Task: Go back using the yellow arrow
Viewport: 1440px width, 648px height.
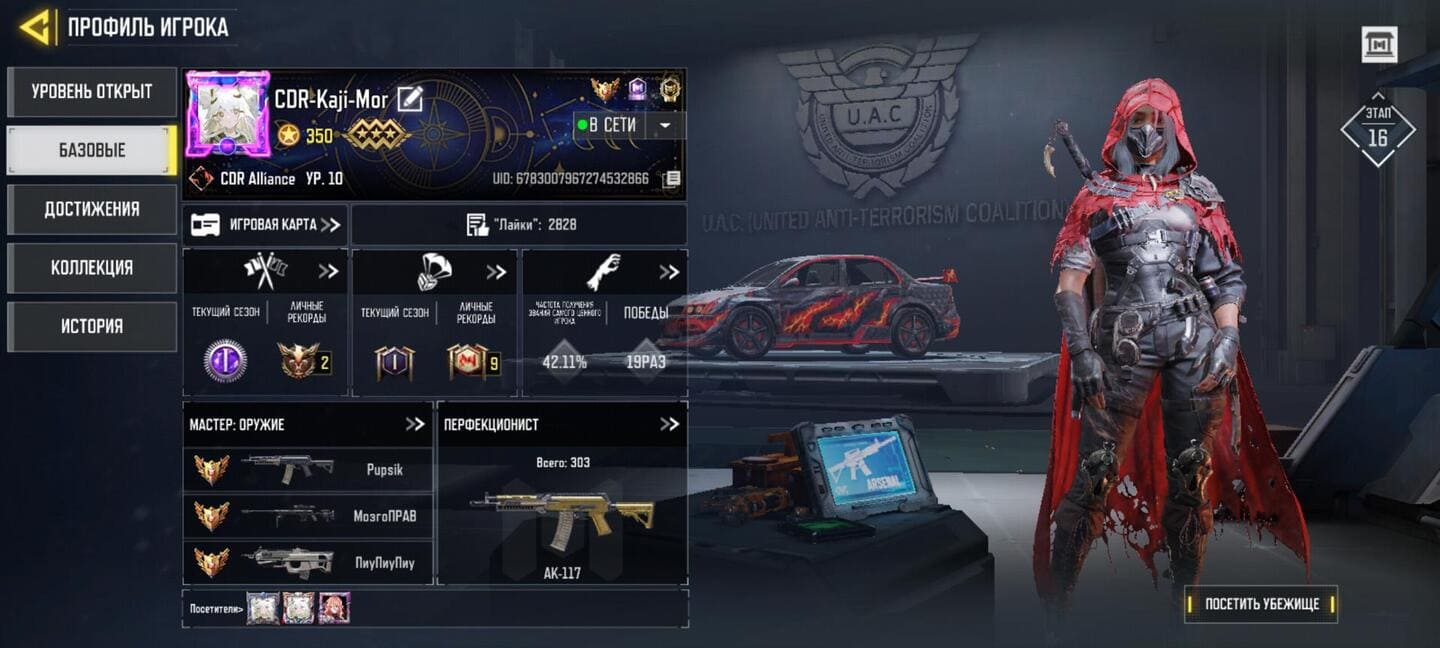Action: point(37,28)
